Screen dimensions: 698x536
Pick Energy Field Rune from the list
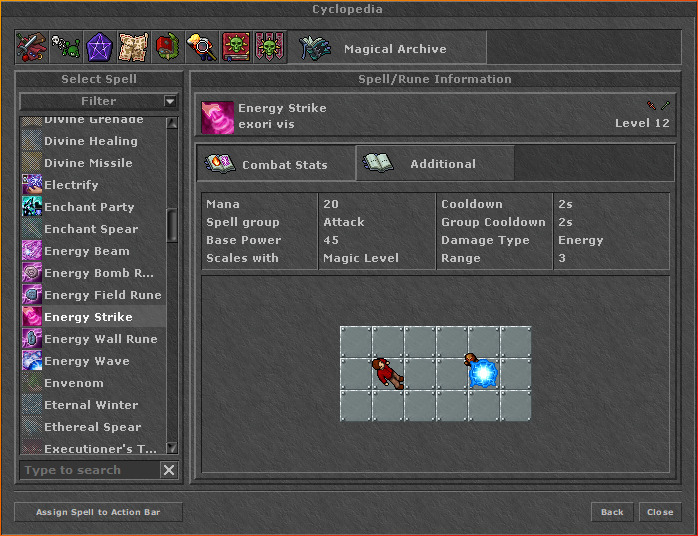pyautogui.click(x=102, y=295)
